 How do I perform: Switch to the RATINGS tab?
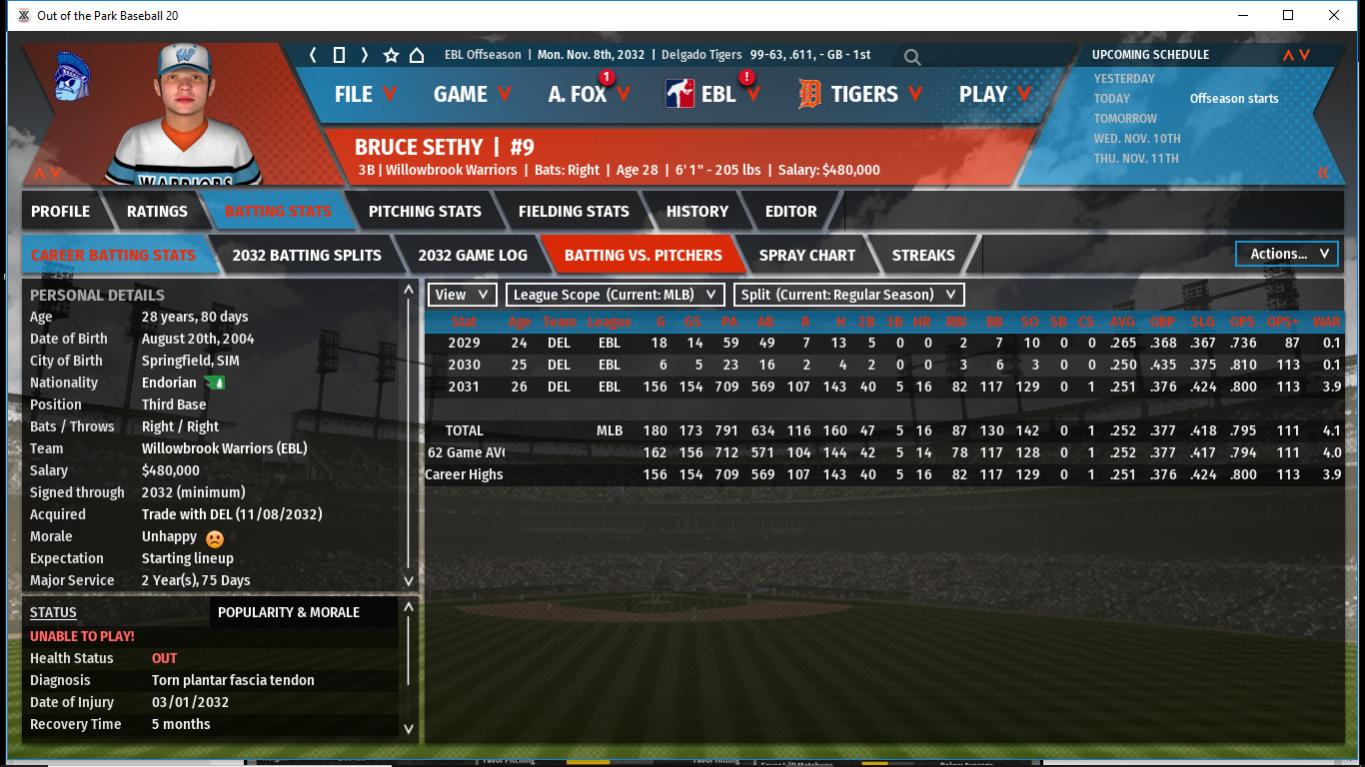tap(157, 211)
